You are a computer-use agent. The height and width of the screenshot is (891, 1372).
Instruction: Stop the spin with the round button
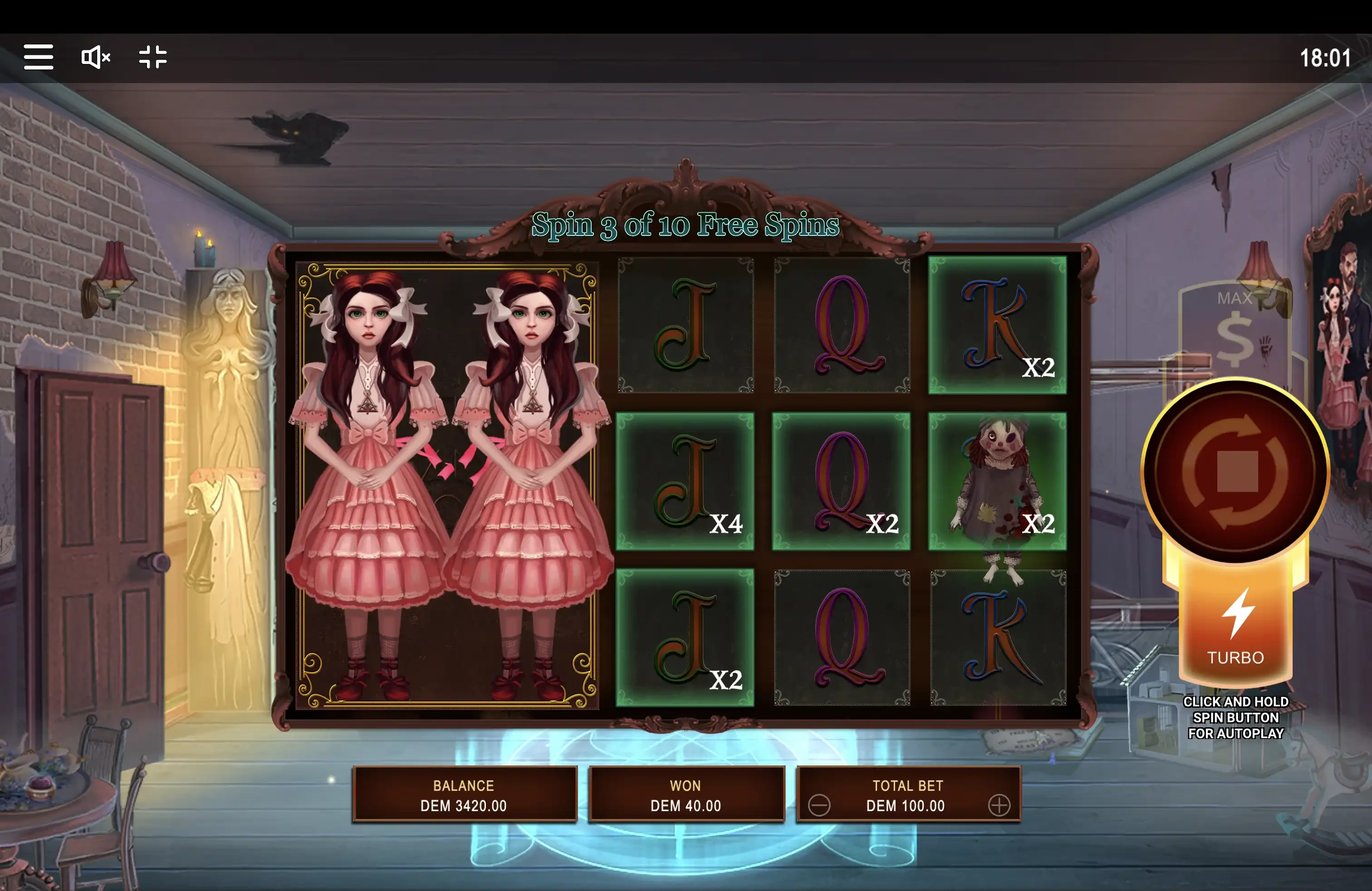(x=1235, y=470)
